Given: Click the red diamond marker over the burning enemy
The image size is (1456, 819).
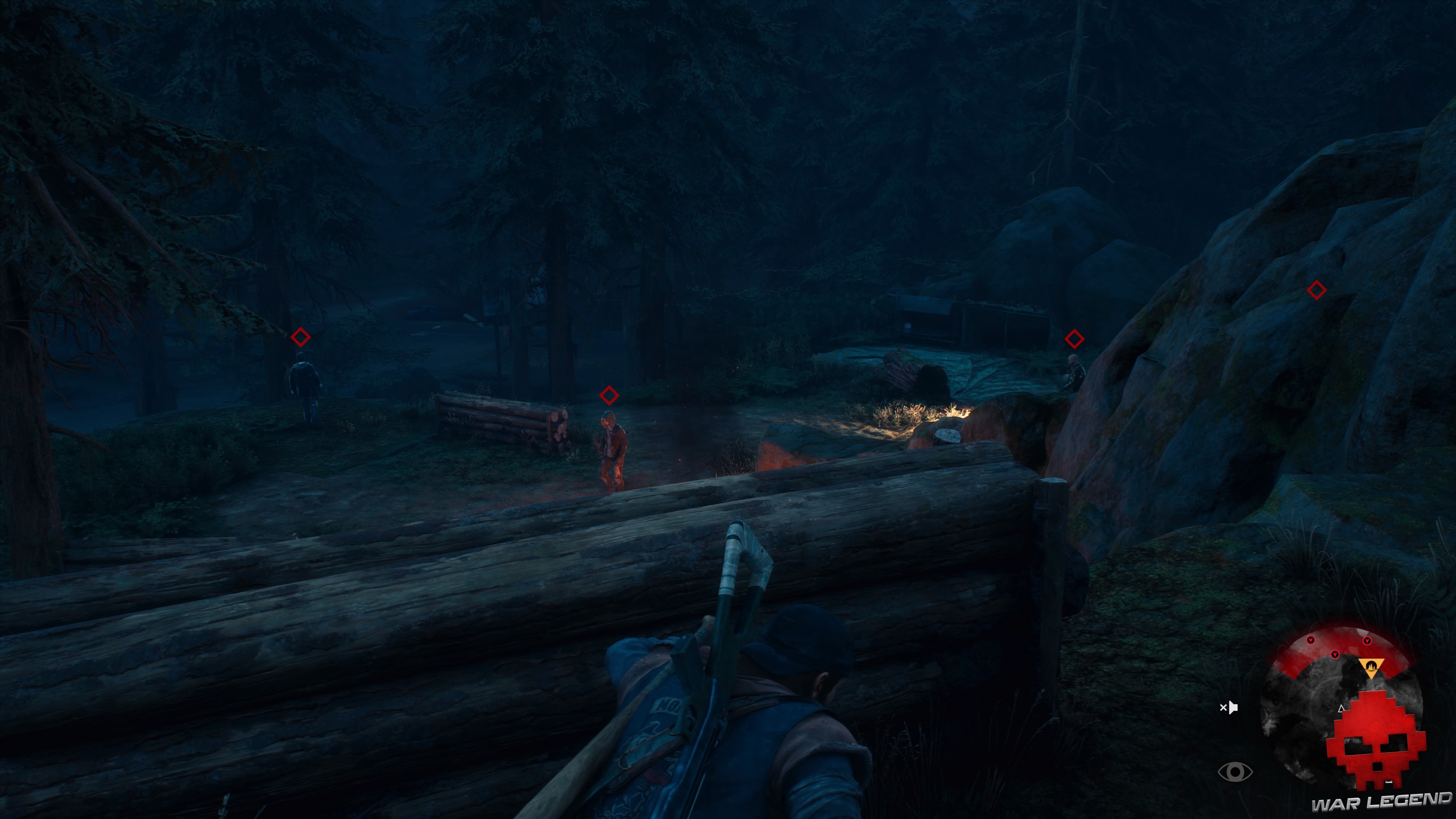Looking at the screenshot, I should coord(609,395).
